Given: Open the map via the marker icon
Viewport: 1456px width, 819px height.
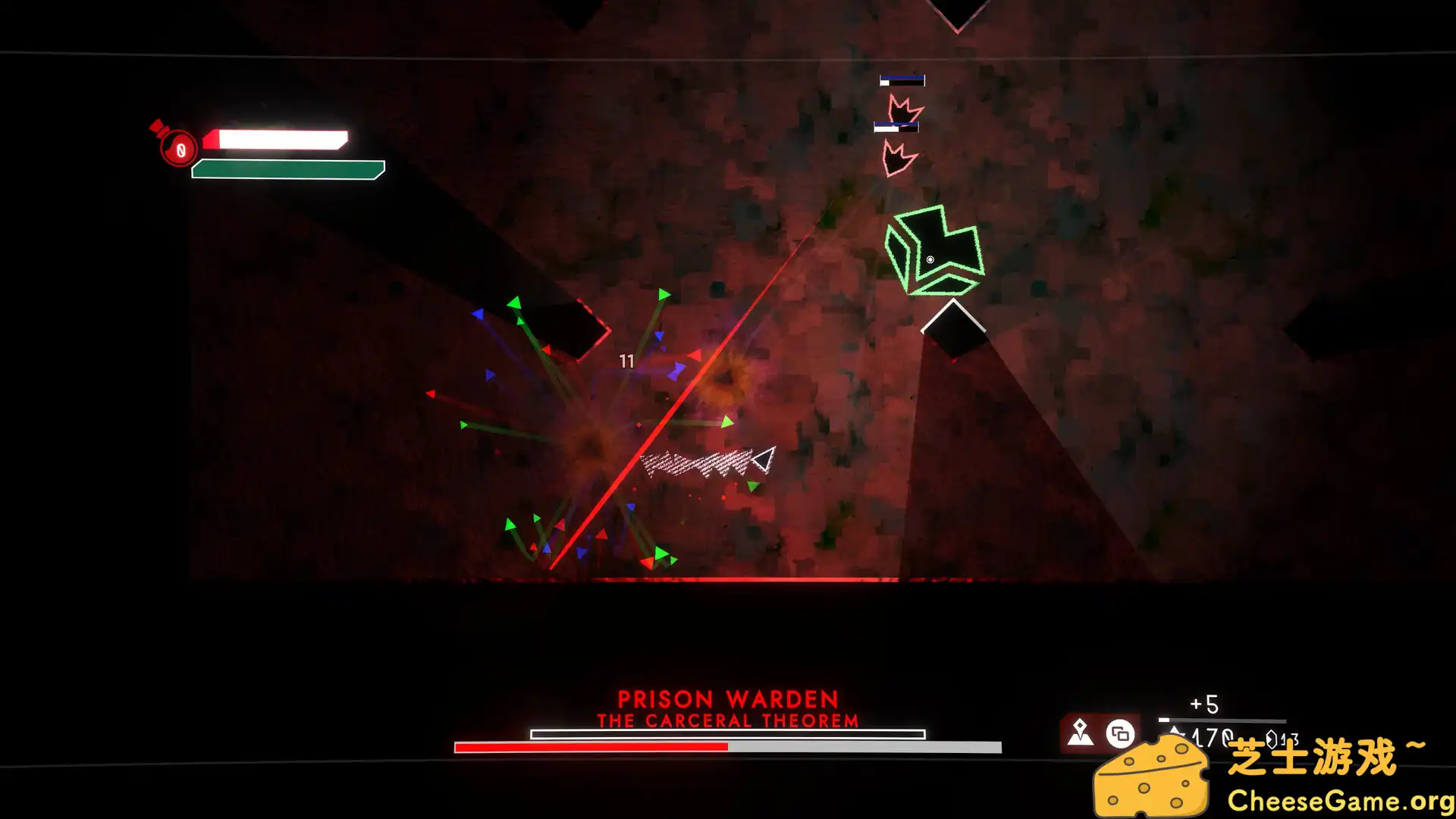Looking at the screenshot, I should (x=1080, y=733).
